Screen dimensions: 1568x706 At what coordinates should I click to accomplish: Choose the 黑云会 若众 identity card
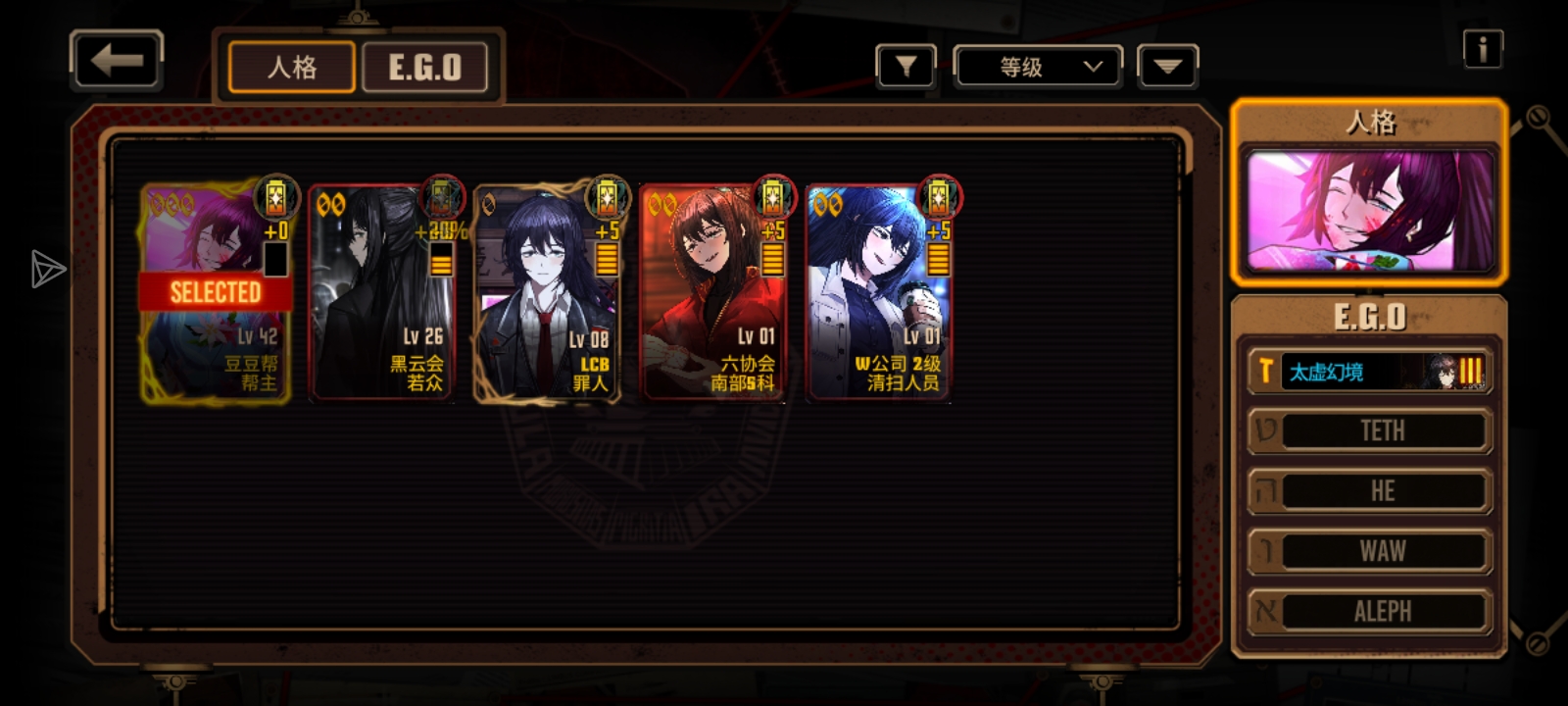tap(382, 292)
